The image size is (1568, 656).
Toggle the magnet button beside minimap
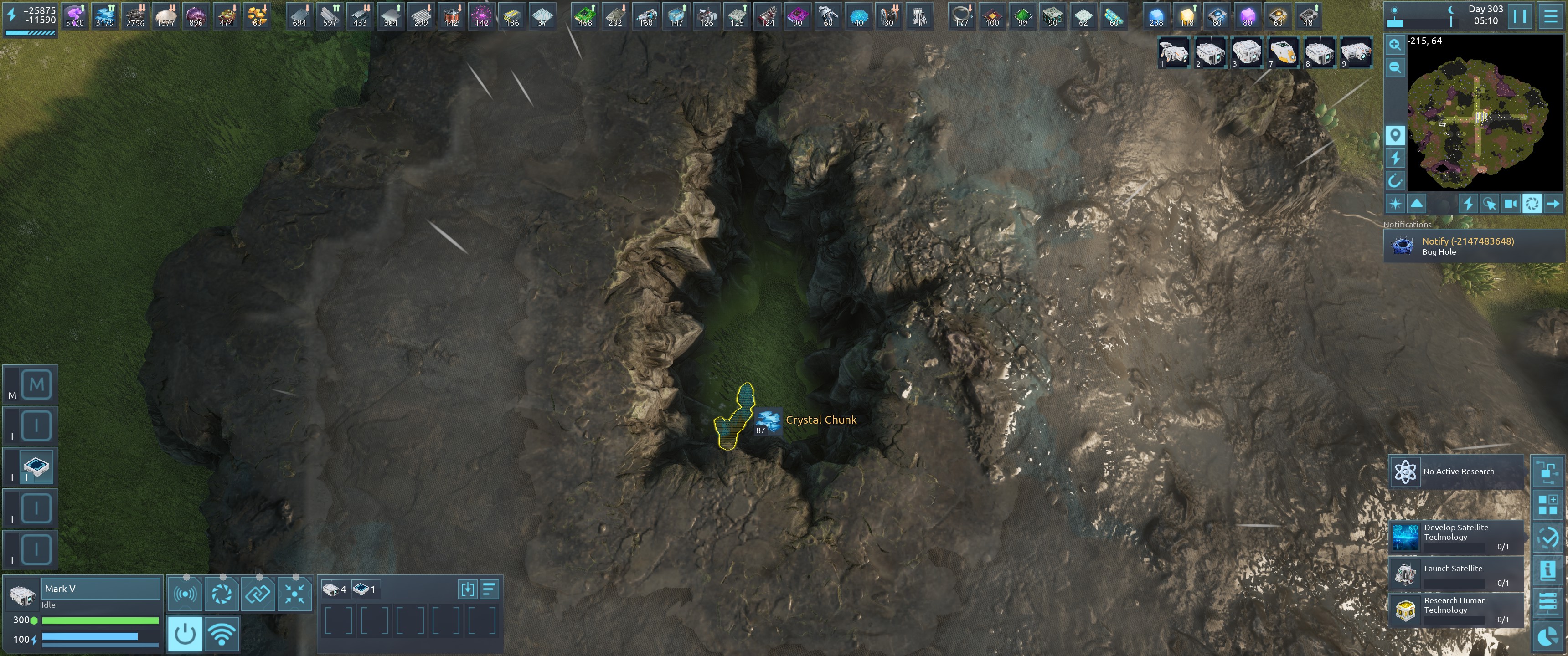click(1395, 181)
